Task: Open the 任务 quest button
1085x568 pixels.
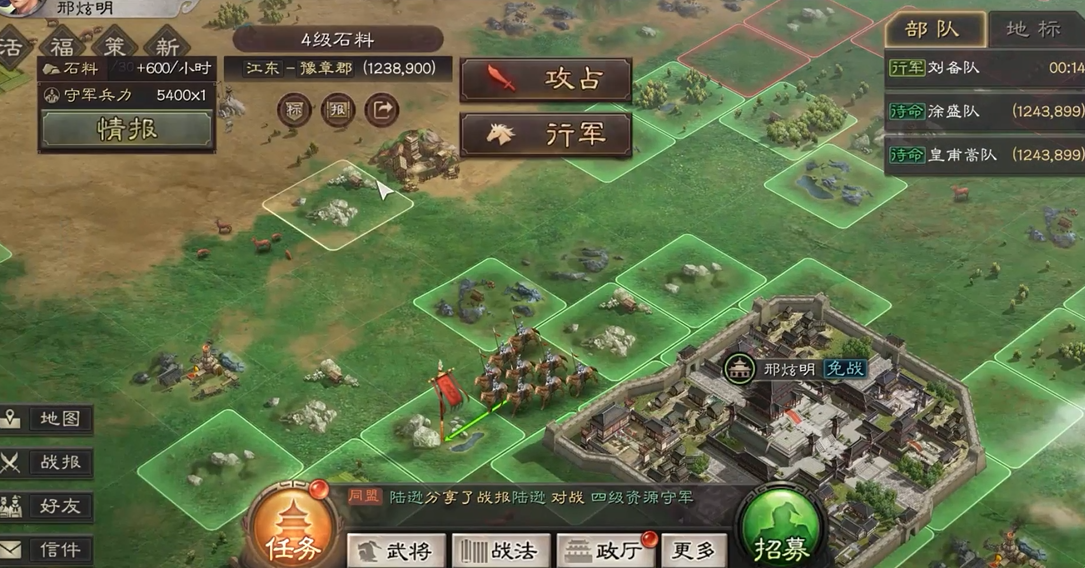Action: point(293,530)
